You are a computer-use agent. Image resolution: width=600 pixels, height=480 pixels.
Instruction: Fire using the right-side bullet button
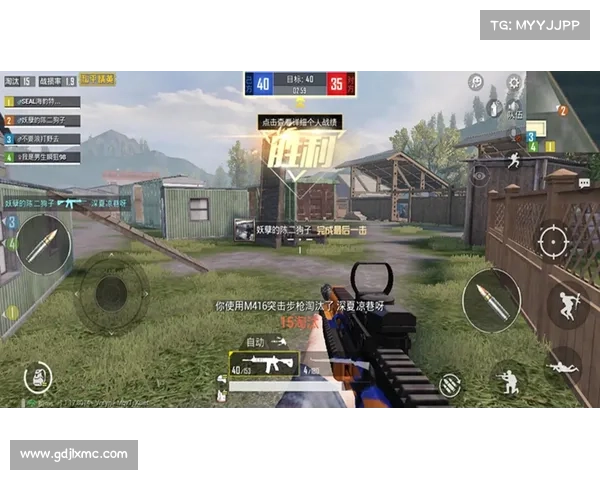pos(491,299)
